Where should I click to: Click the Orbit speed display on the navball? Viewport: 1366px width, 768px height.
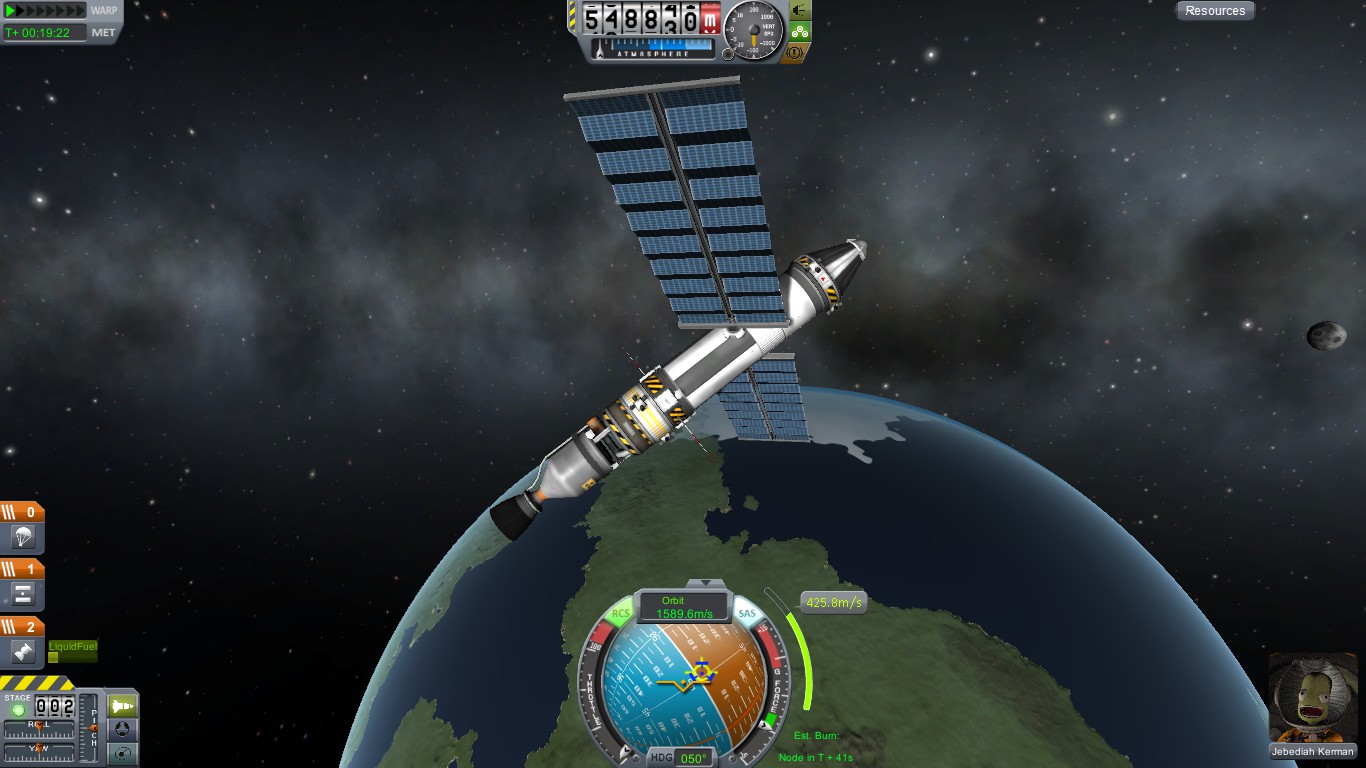684,608
